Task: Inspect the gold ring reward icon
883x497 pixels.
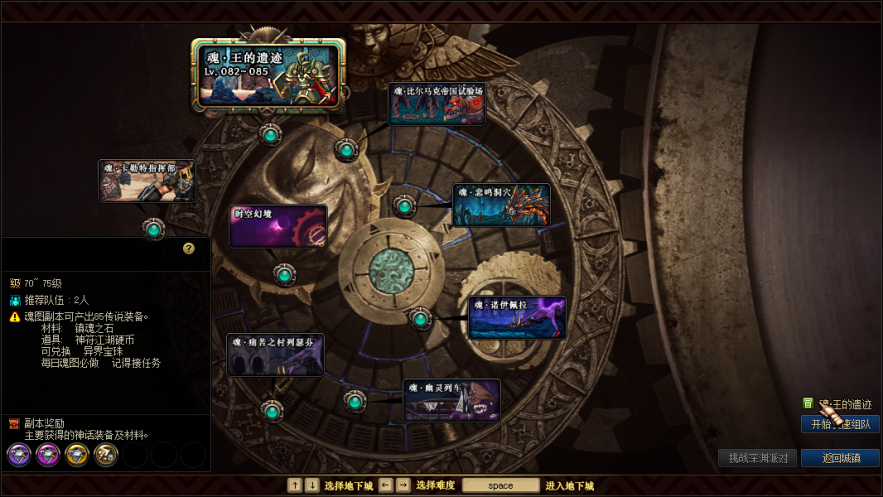Action: point(77,455)
